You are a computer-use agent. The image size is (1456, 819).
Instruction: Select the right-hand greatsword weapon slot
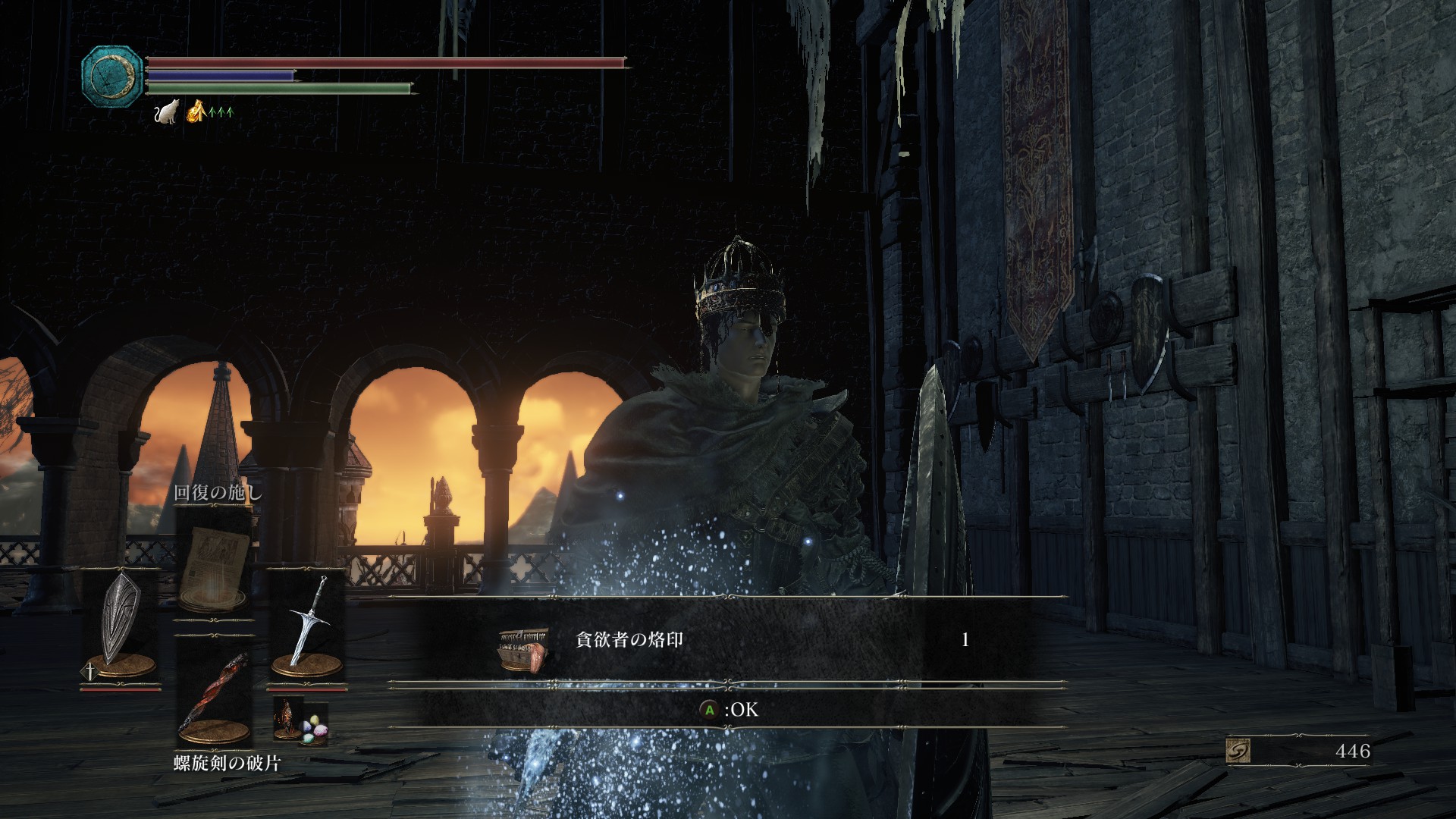tap(307, 626)
